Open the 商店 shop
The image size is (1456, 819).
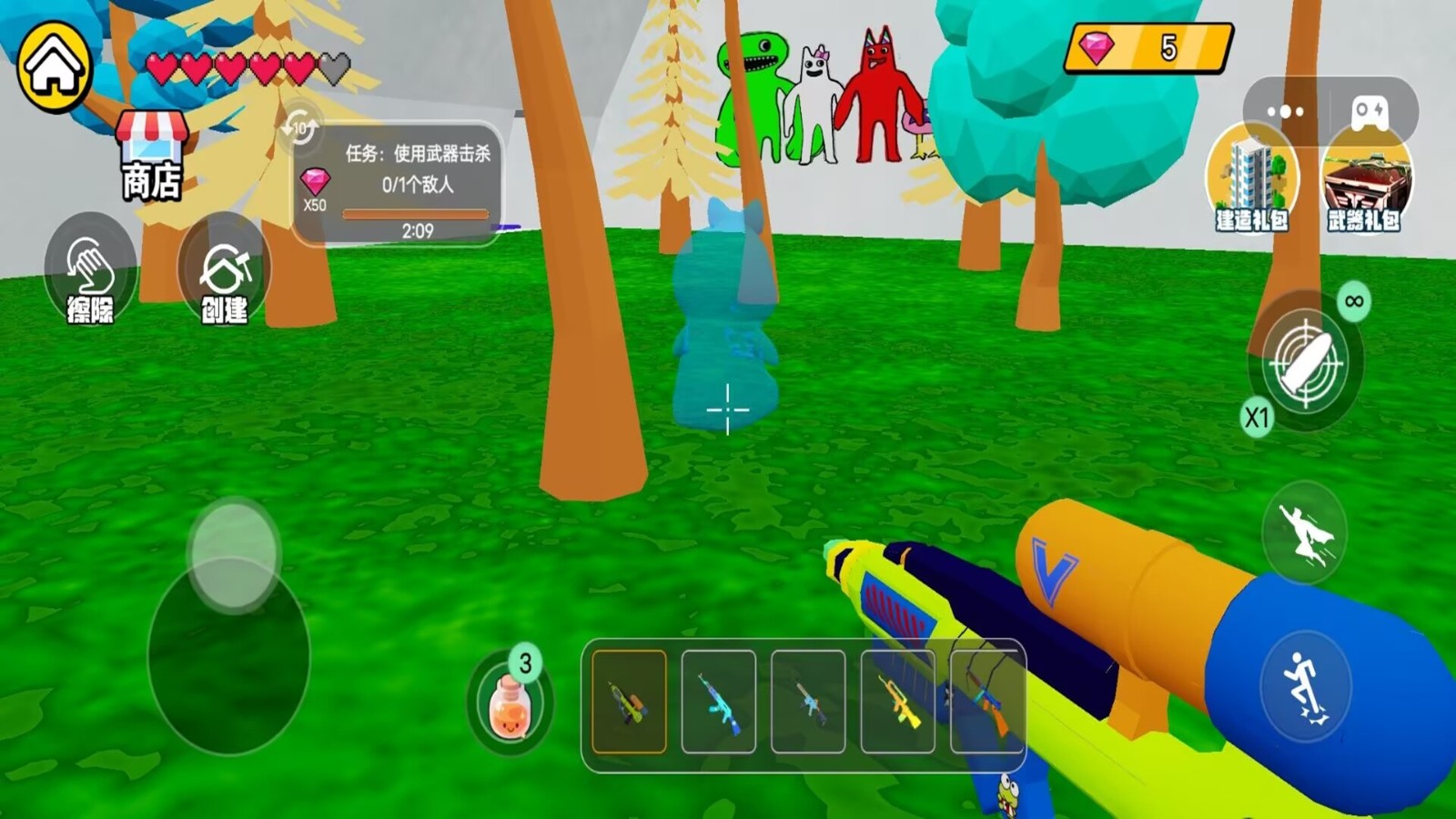coord(151,157)
